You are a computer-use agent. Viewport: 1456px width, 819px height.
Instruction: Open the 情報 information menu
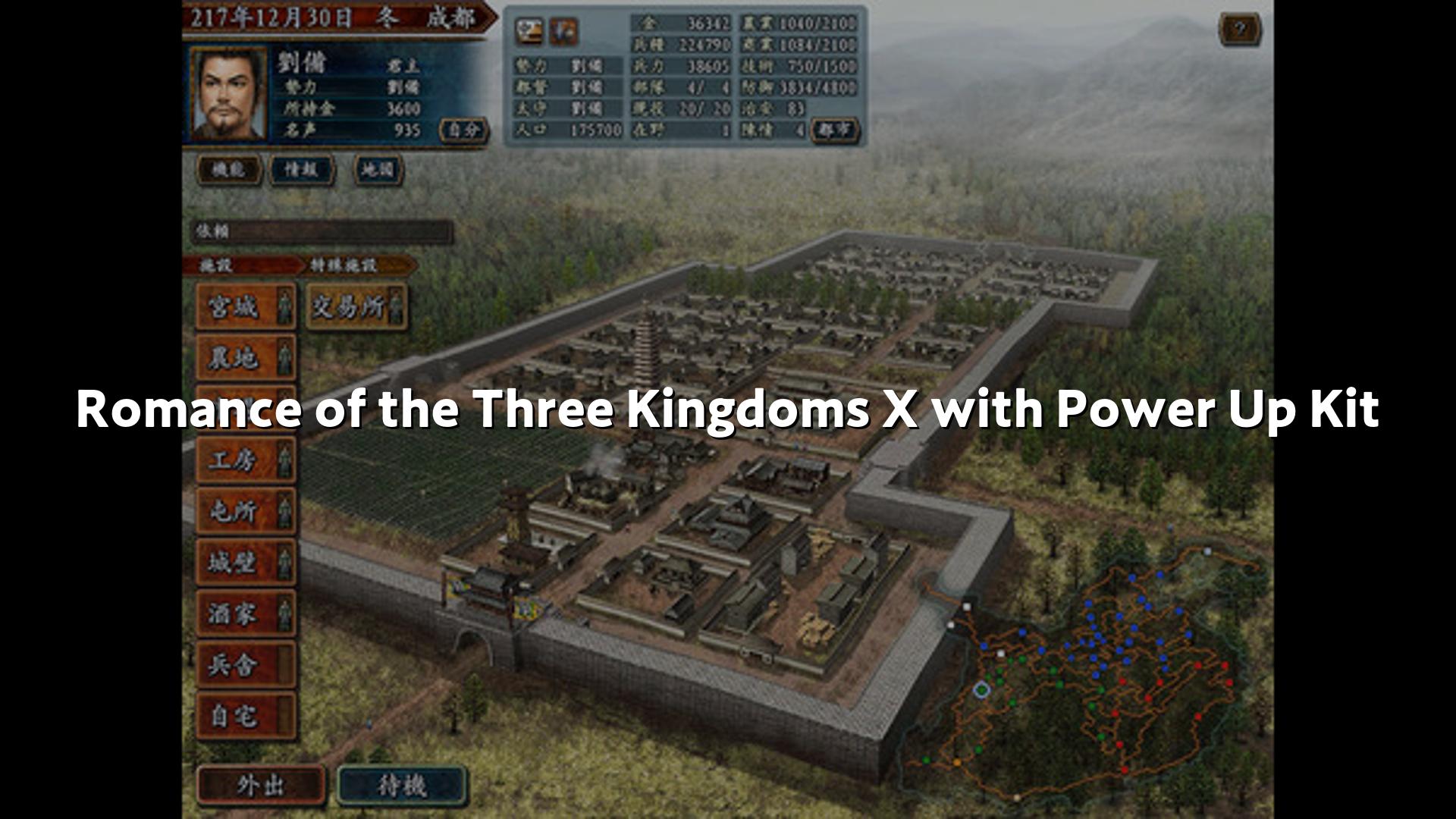point(302,169)
